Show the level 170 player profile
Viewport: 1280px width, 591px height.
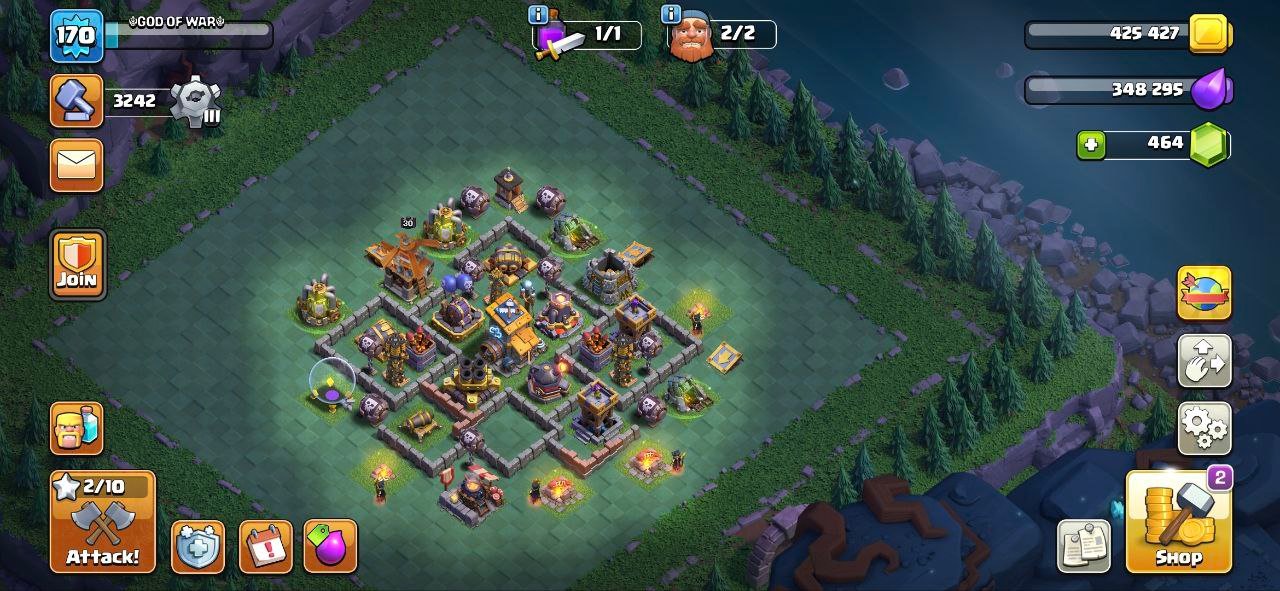tap(77, 37)
